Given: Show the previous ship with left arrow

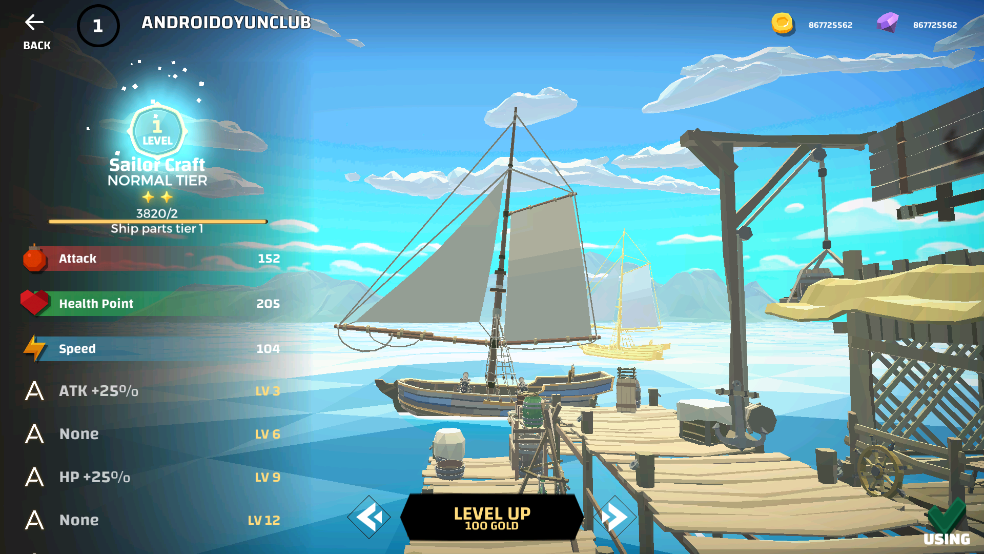Looking at the screenshot, I should coord(369,517).
